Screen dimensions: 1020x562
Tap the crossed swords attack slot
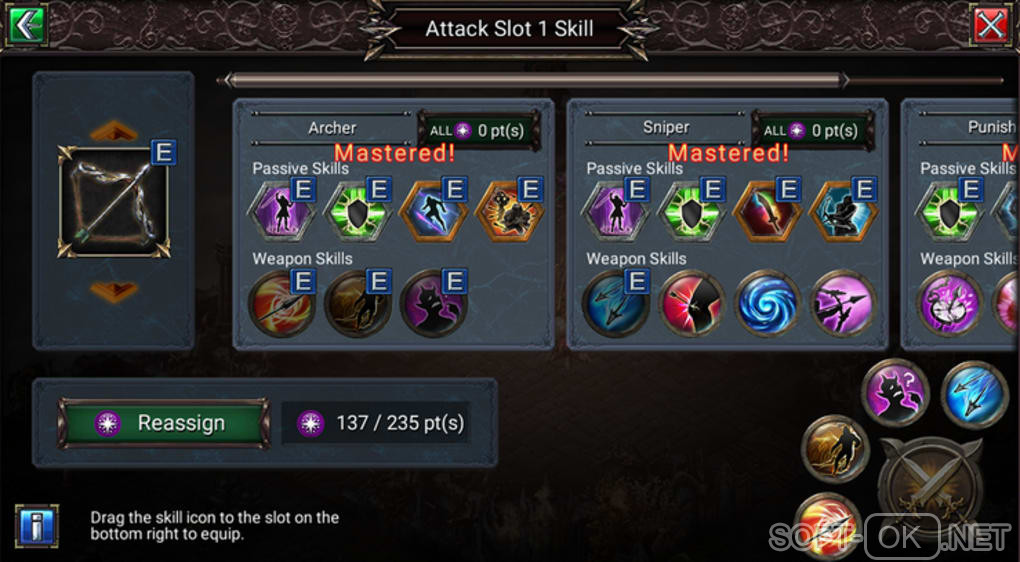tap(929, 483)
